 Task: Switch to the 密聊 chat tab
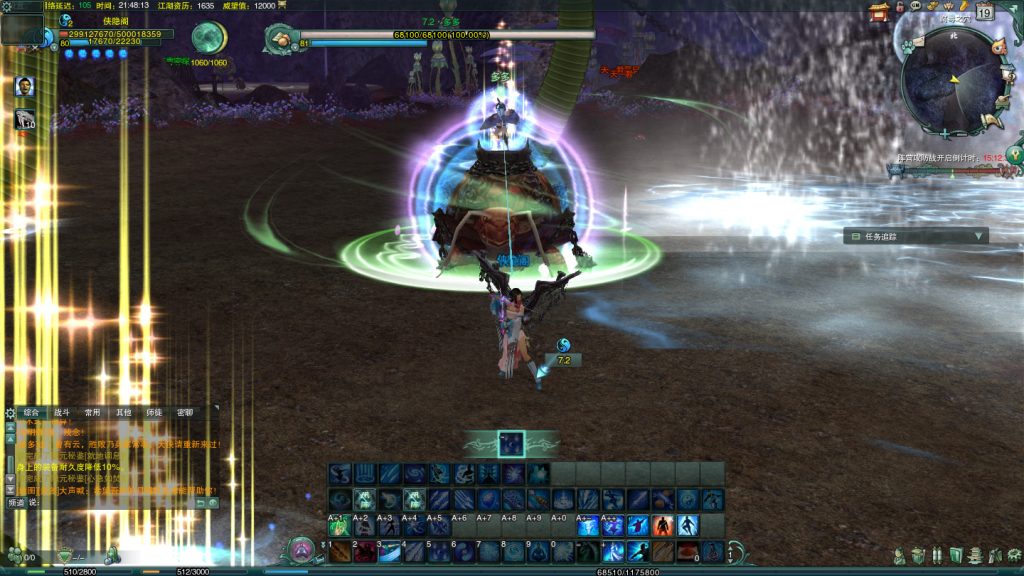pos(185,412)
